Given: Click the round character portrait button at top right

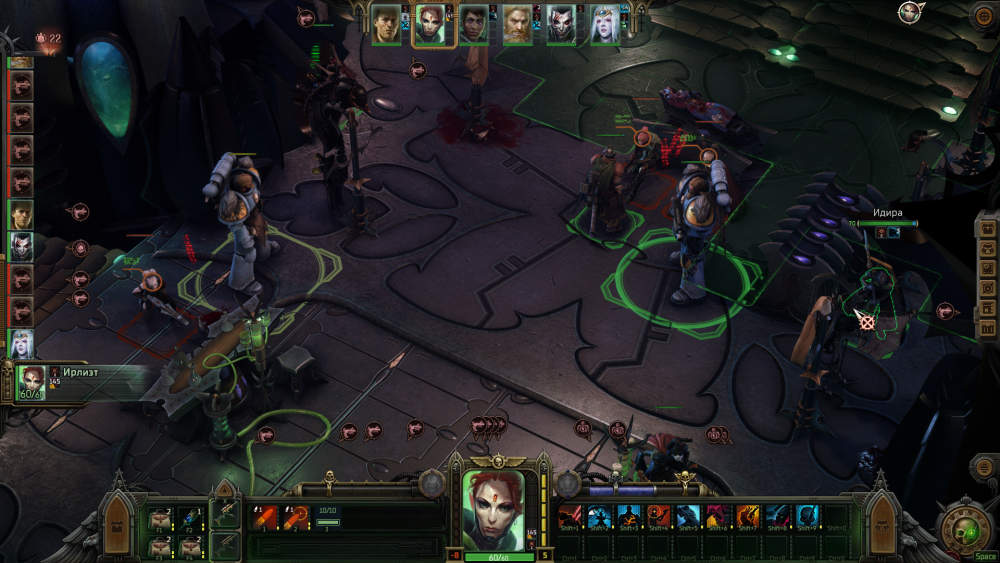Looking at the screenshot, I should coord(909,13).
